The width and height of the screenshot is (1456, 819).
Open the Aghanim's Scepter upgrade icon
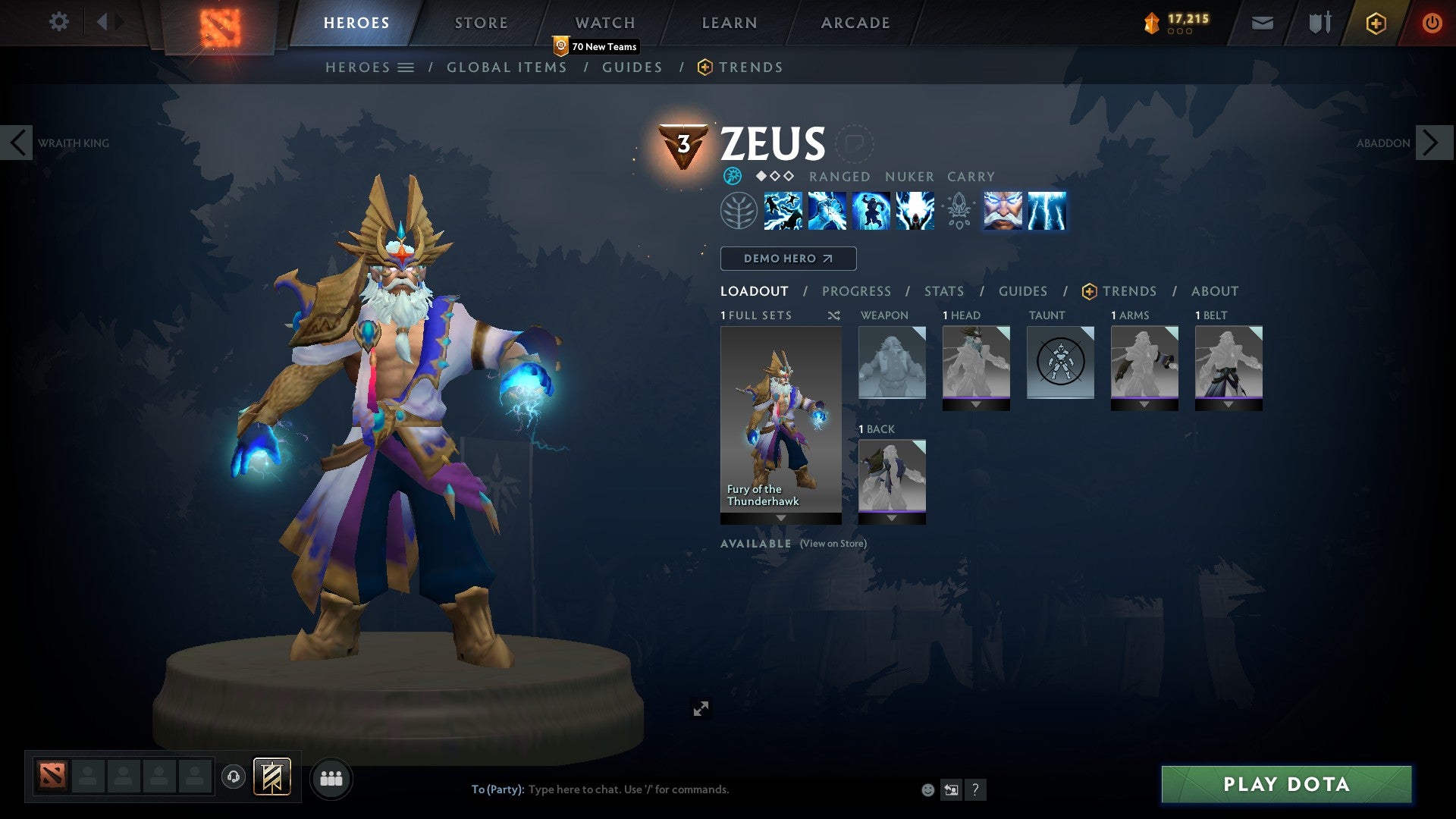coord(957,212)
